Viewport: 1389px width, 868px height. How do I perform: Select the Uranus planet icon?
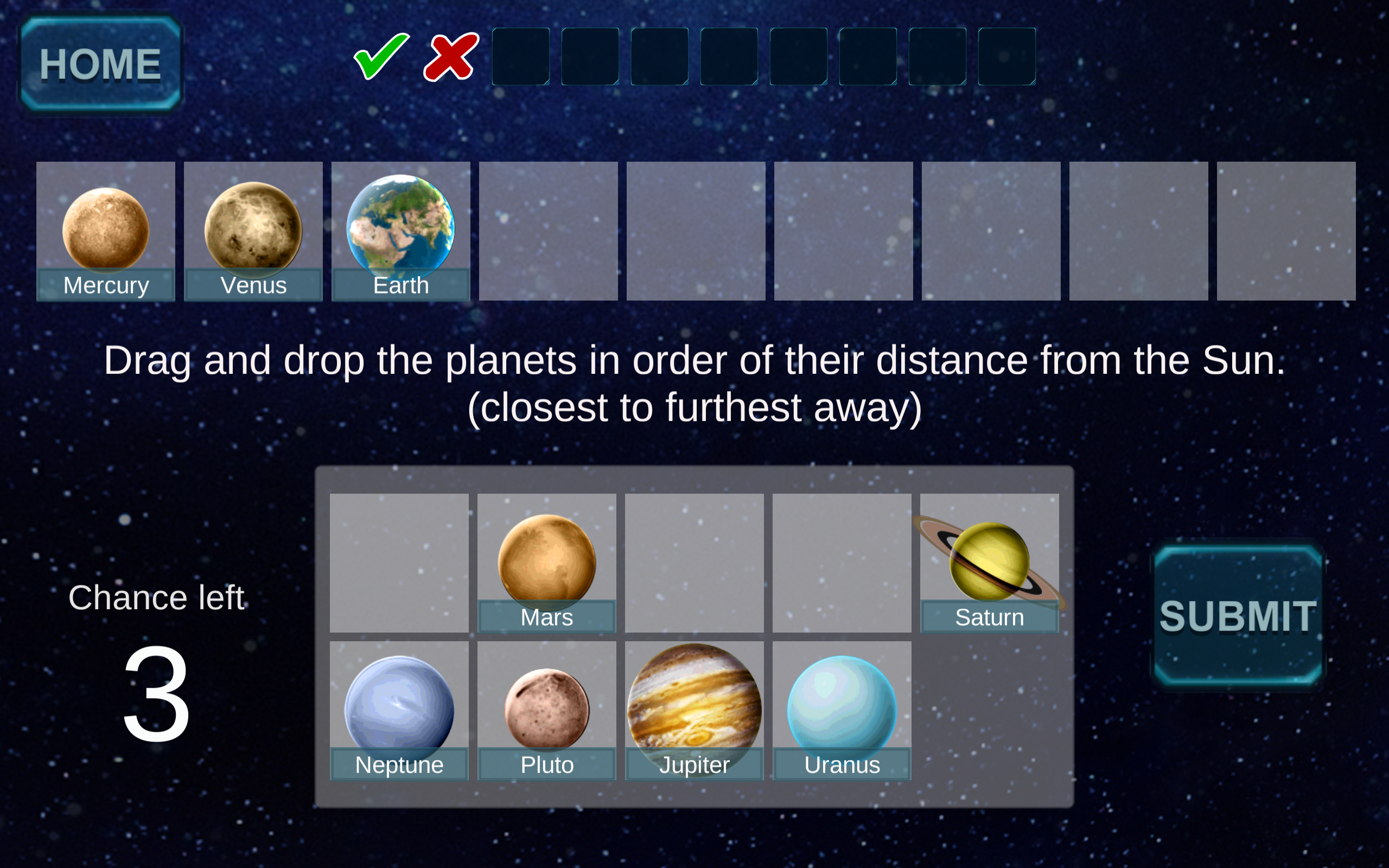(x=842, y=703)
